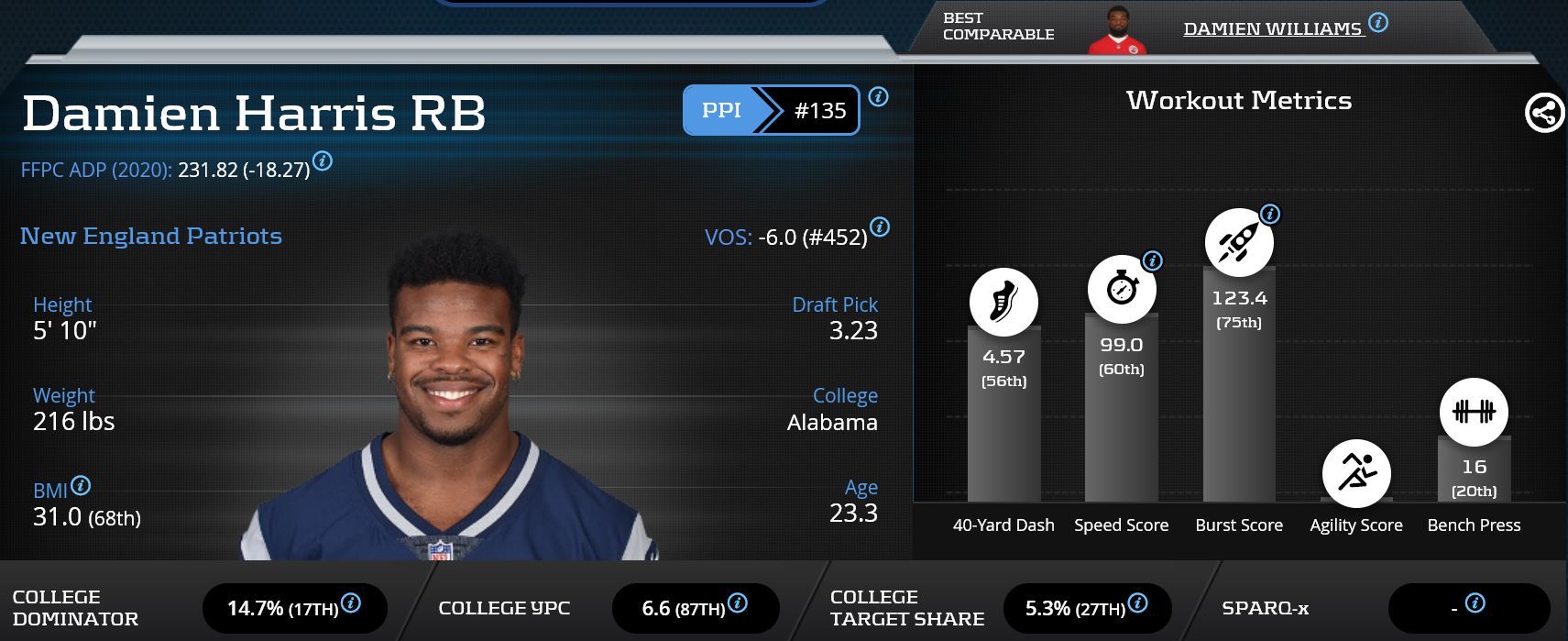1568x641 pixels.
Task: Open the New England Patriots team link
Action: (x=151, y=237)
